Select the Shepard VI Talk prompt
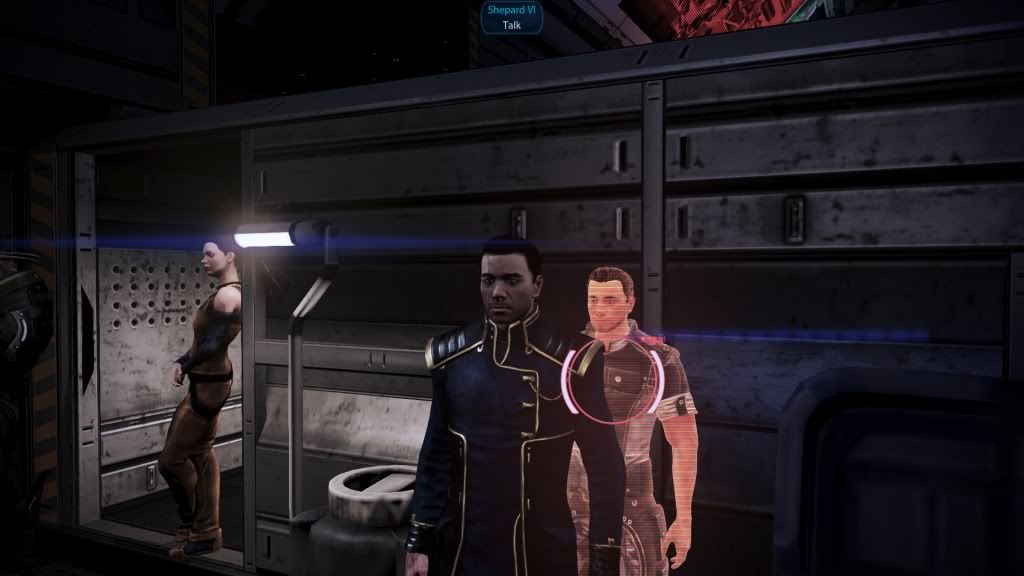Image resolution: width=1024 pixels, height=576 pixels. tap(512, 17)
